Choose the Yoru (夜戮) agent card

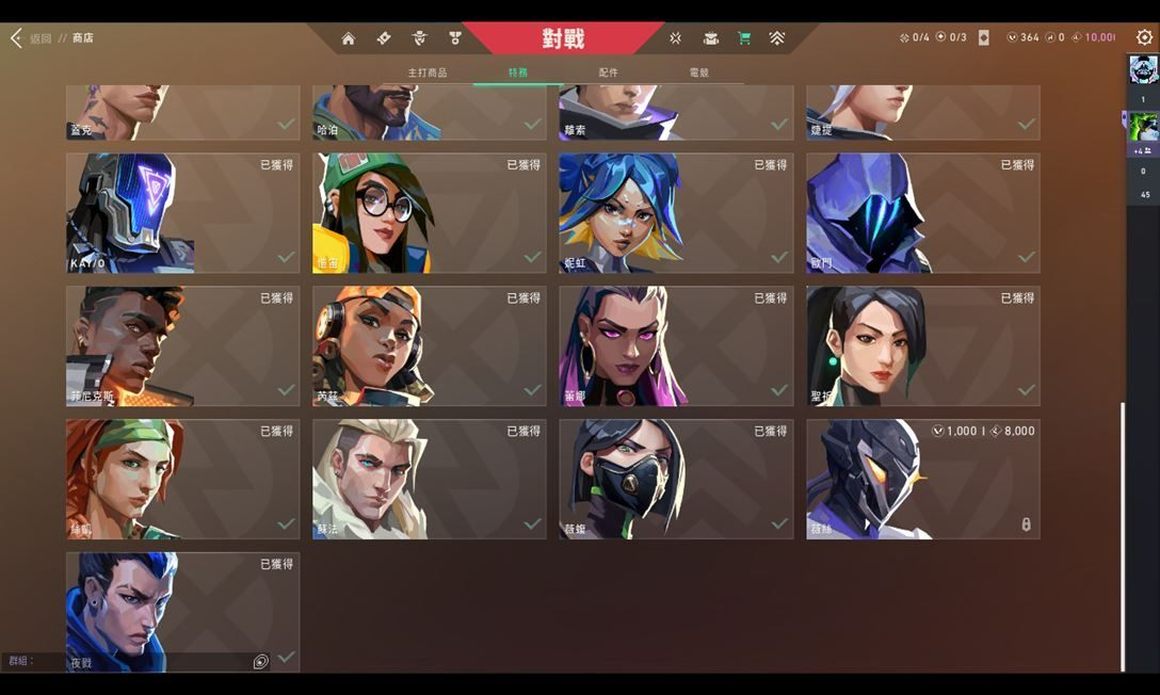(x=183, y=612)
